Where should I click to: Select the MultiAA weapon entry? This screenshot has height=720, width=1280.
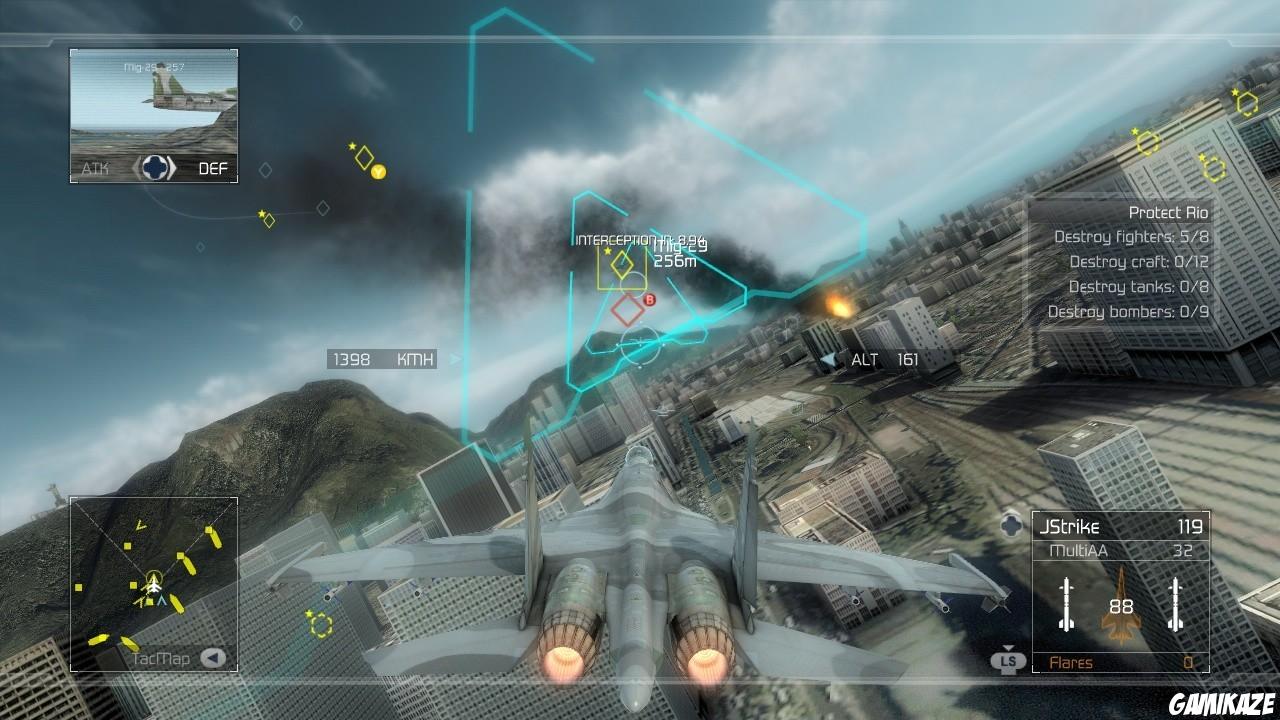[x=1120, y=550]
